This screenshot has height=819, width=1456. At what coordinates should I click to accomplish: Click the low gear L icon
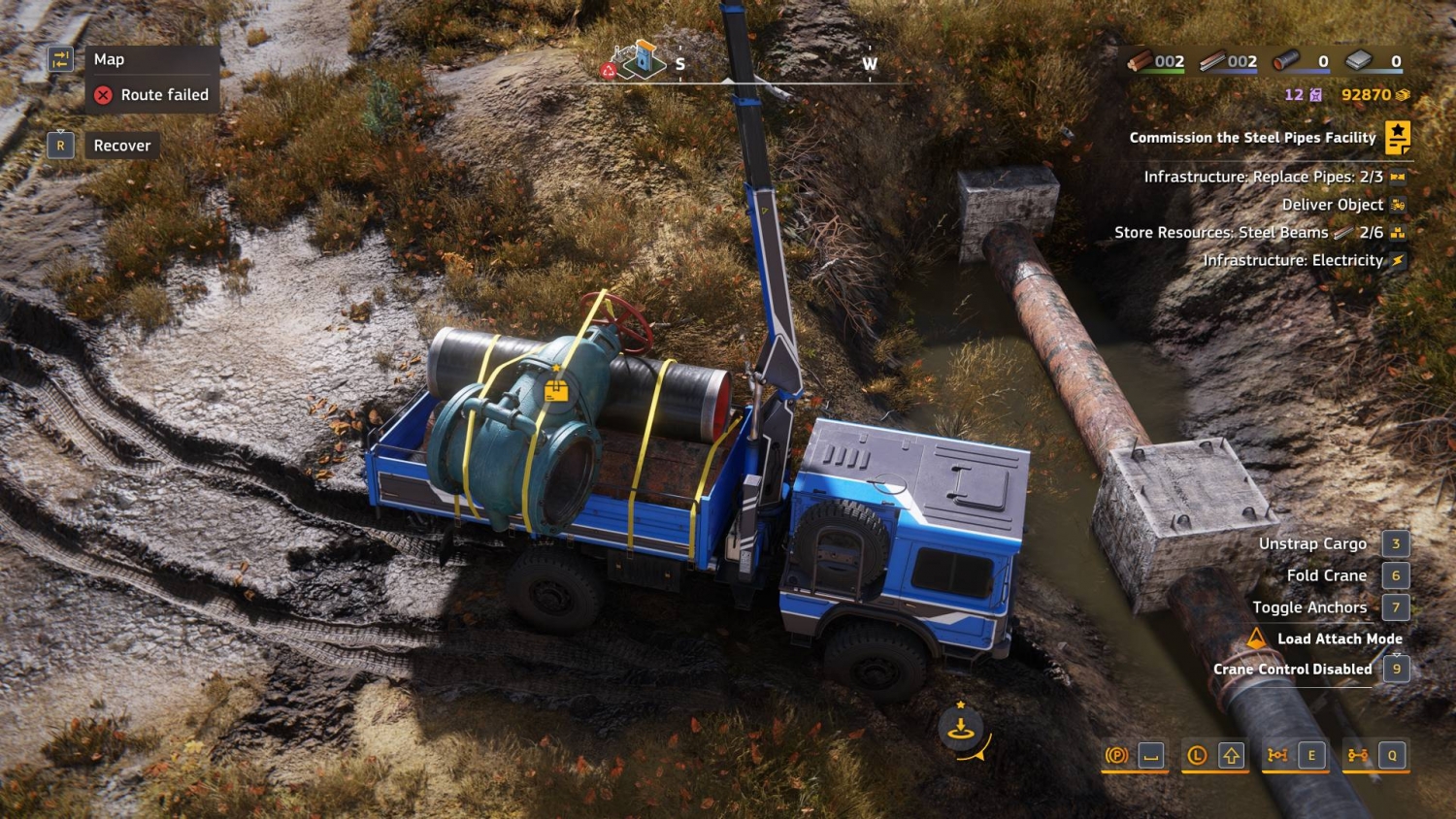[x=1197, y=755]
